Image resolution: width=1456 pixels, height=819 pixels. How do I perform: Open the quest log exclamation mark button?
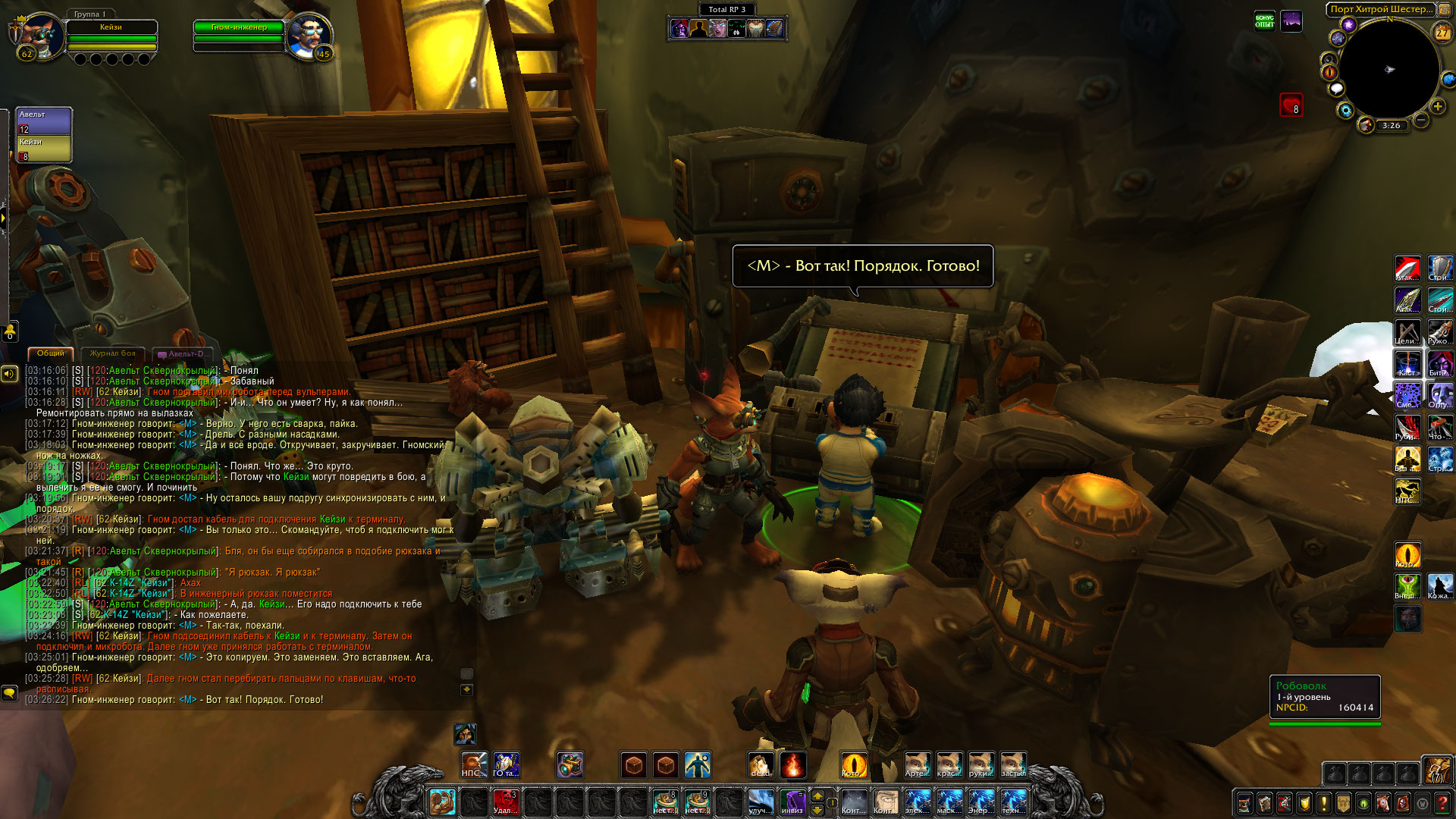[x=1324, y=802]
